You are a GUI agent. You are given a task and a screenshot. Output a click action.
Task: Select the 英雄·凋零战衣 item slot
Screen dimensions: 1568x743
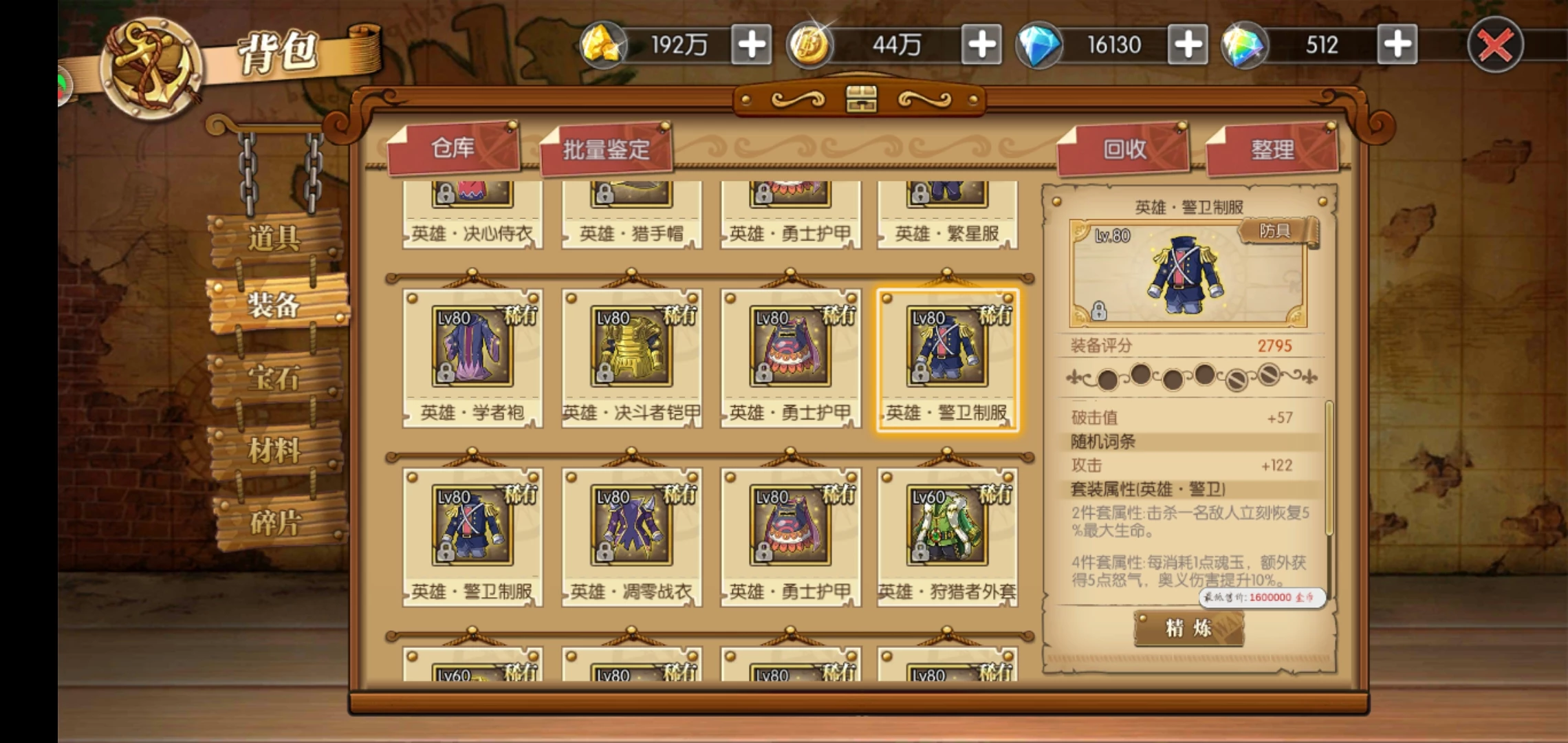[x=631, y=537]
